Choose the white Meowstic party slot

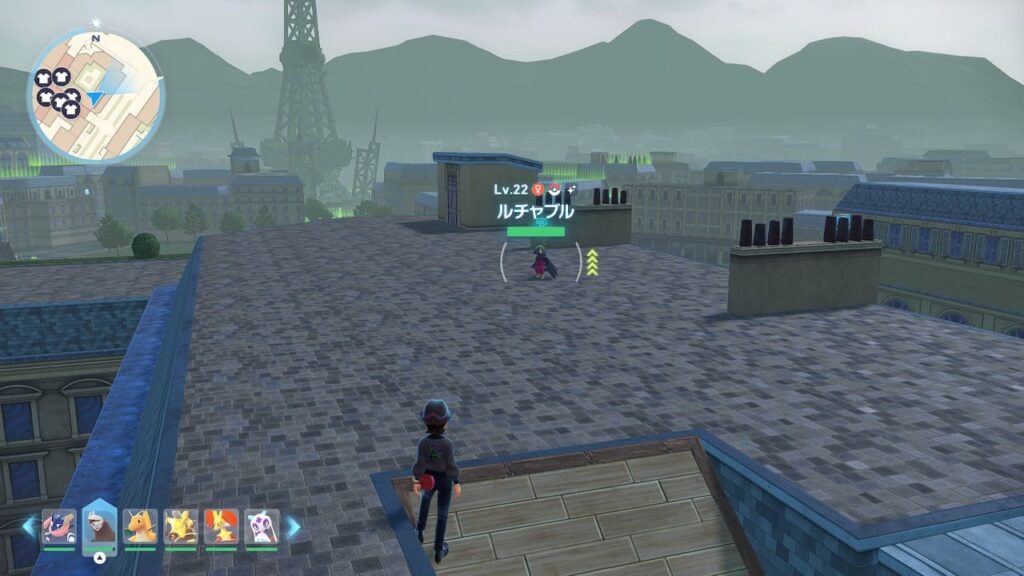[x=262, y=526]
